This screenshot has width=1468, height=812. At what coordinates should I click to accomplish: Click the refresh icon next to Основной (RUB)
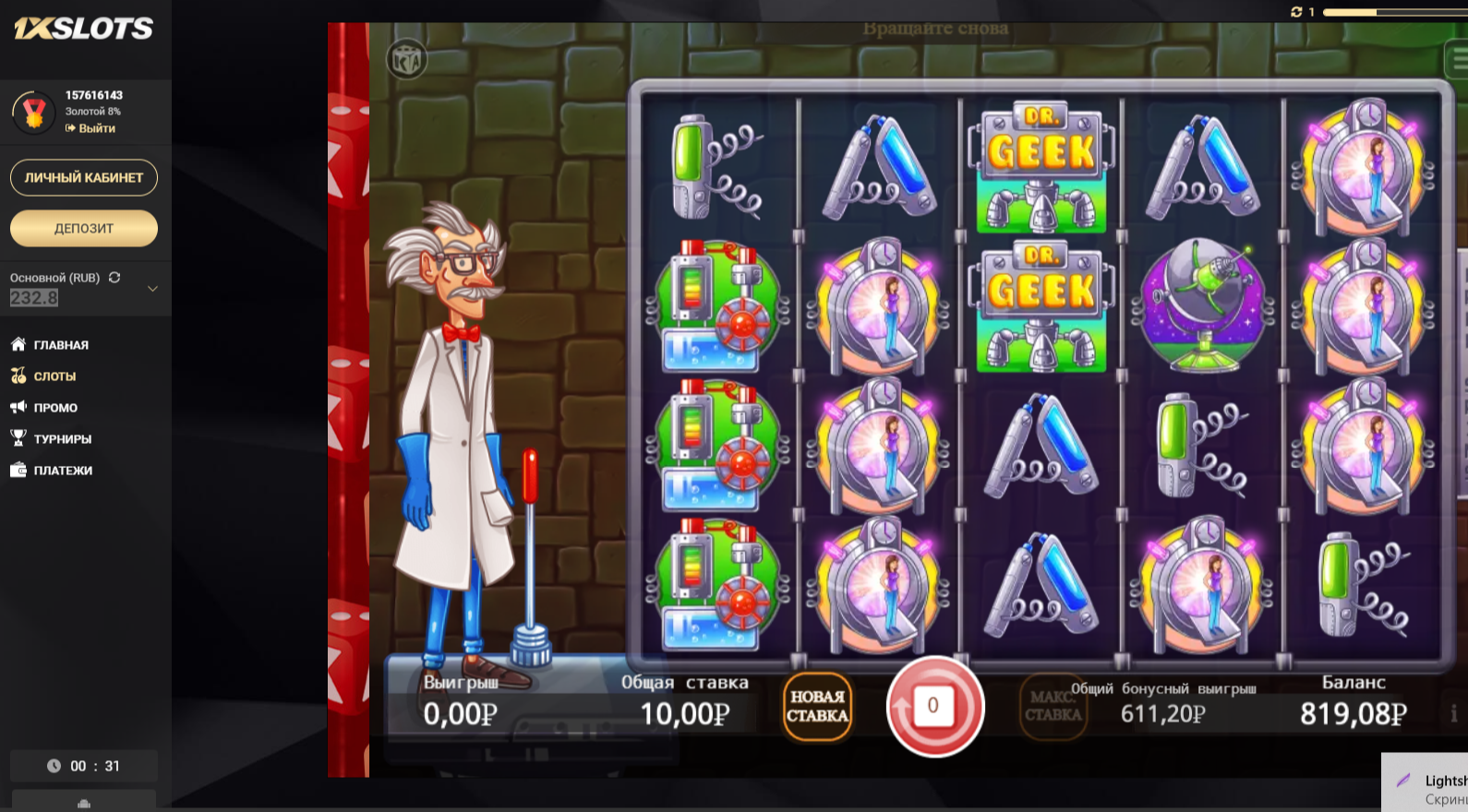pos(114,277)
